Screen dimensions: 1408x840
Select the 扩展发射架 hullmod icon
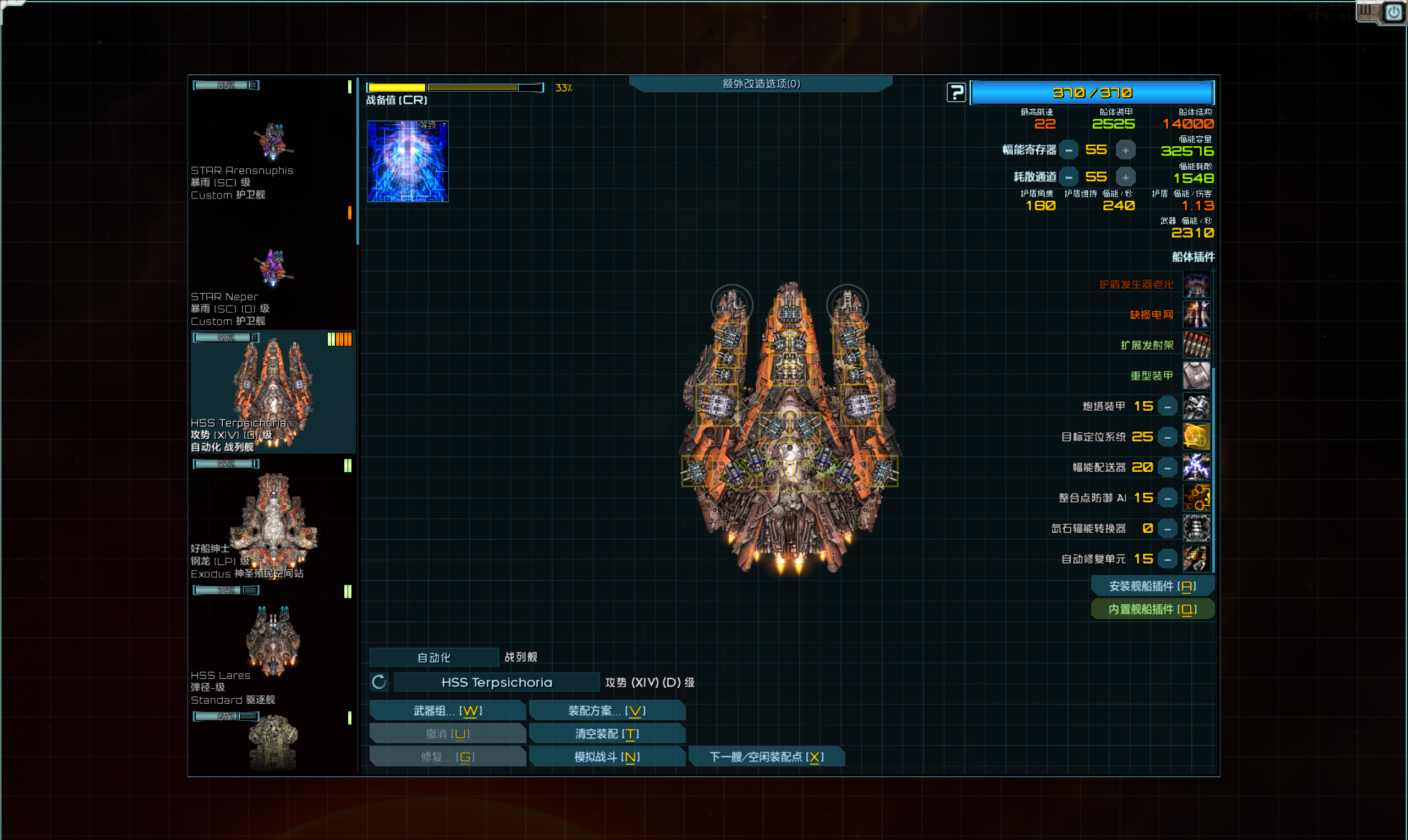pos(1196,345)
